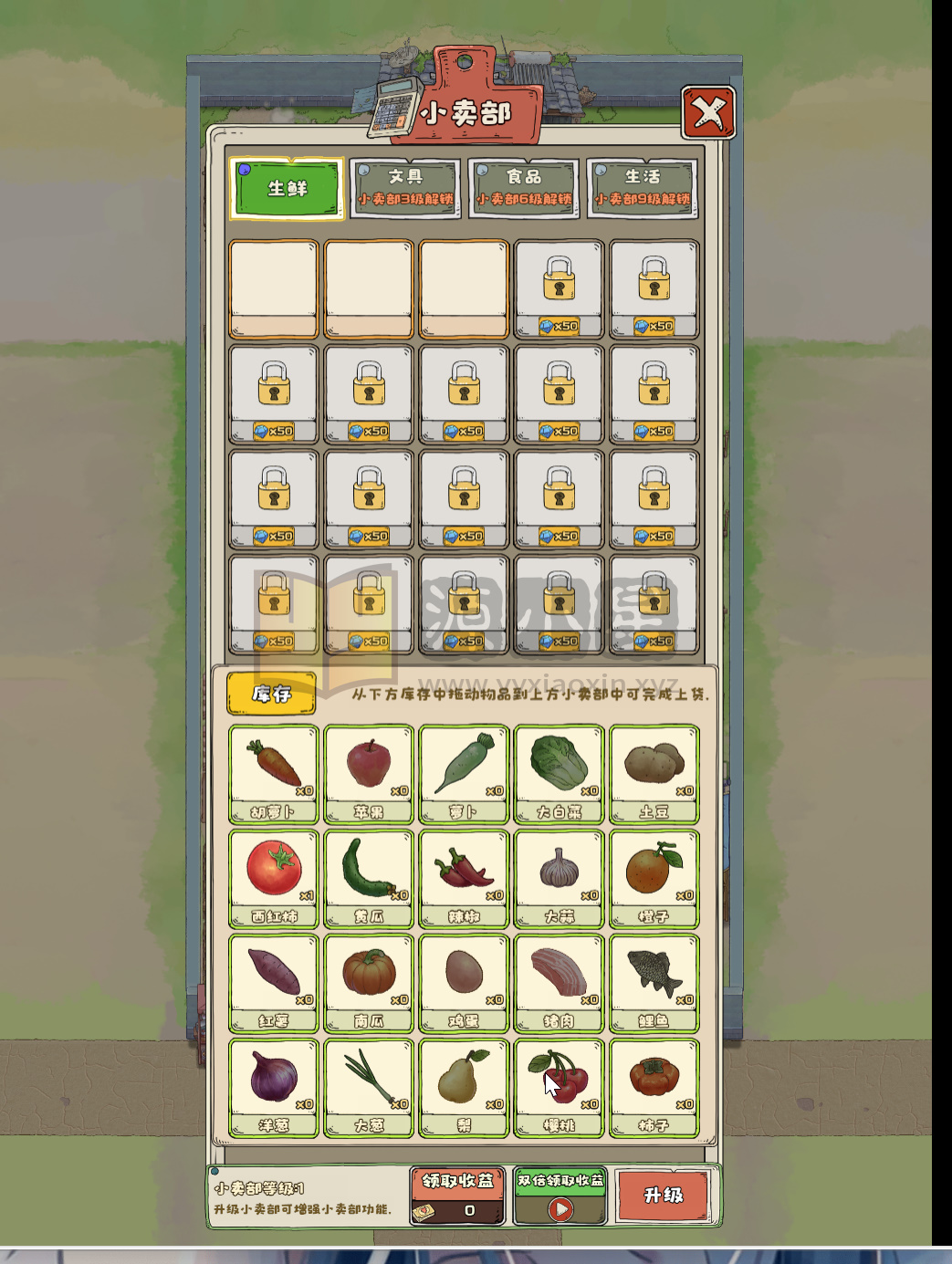This screenshot has width=952, height=1264.
Task: Choose the 鲤鱼 carp fish item
Action: [654, 983]
